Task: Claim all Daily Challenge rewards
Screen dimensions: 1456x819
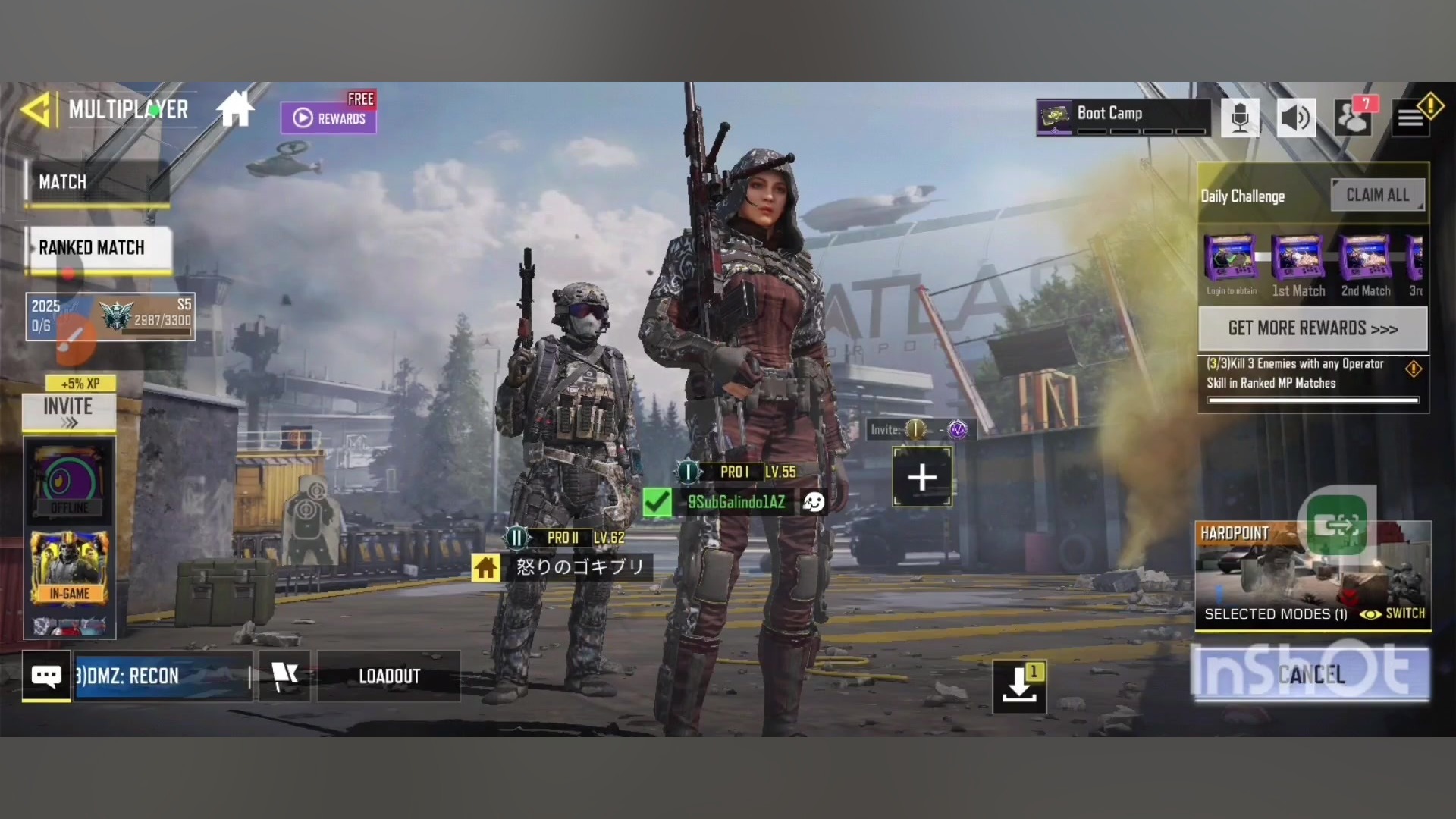Action: tap(1377, 196)
